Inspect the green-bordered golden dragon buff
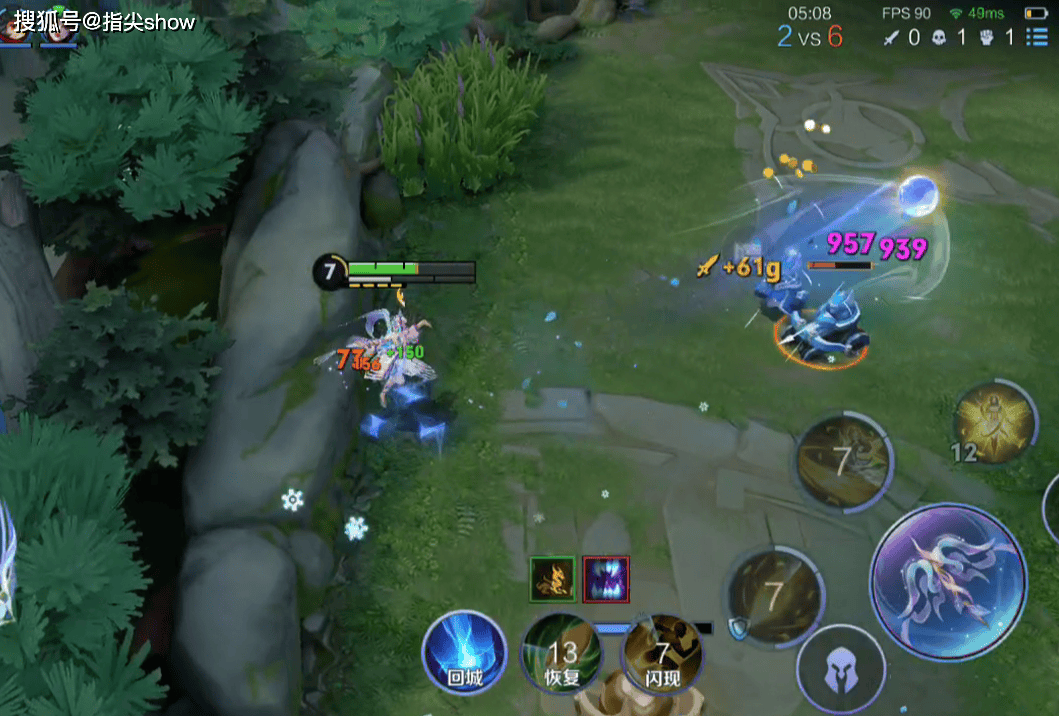 tap(552, 580)
